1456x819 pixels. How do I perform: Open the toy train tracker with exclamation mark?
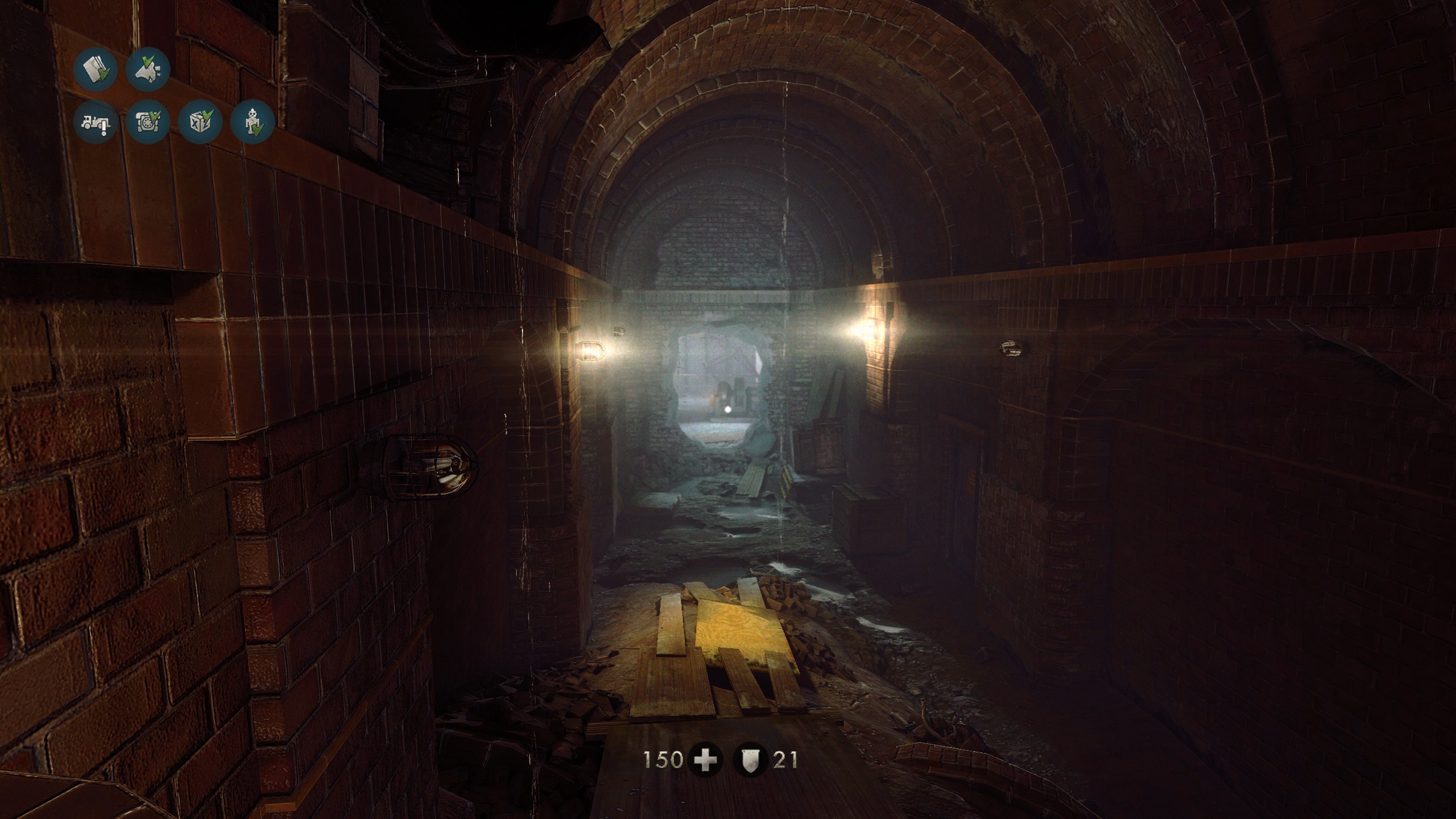pos(95,122)
